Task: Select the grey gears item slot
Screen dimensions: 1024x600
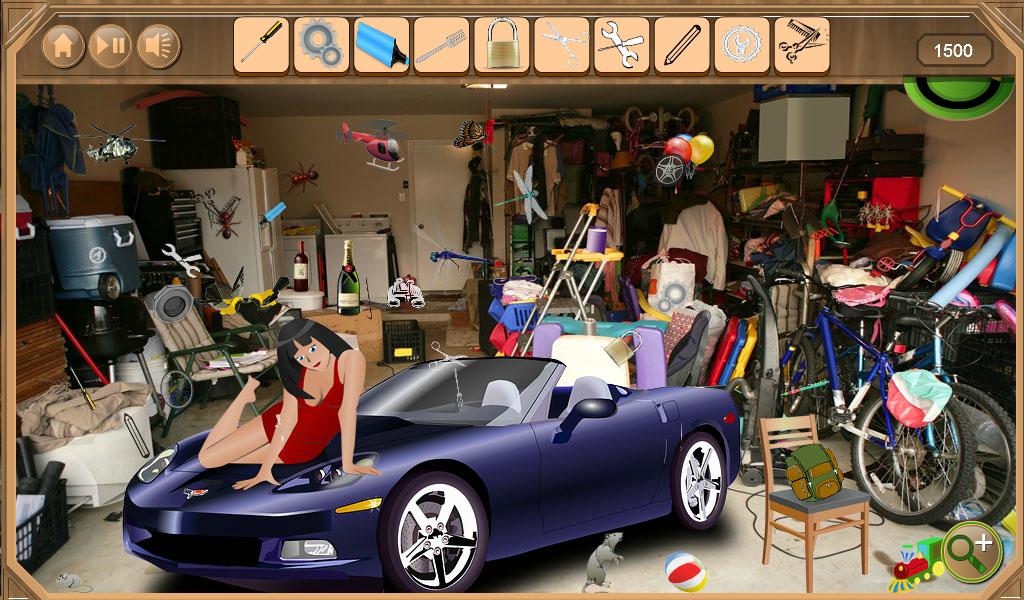Action: 321,46
